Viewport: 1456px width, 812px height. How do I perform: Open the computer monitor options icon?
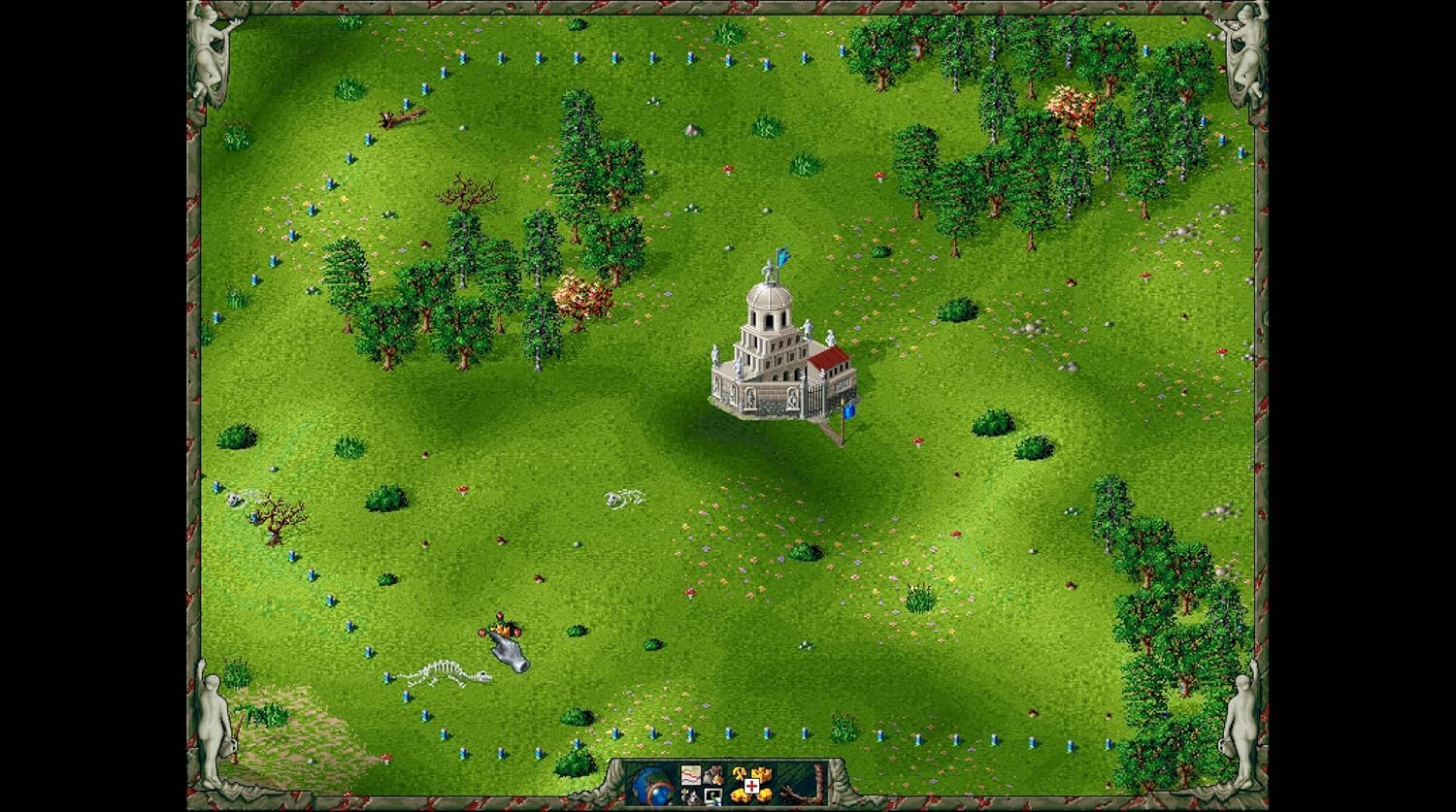click(x=713, y=797)
